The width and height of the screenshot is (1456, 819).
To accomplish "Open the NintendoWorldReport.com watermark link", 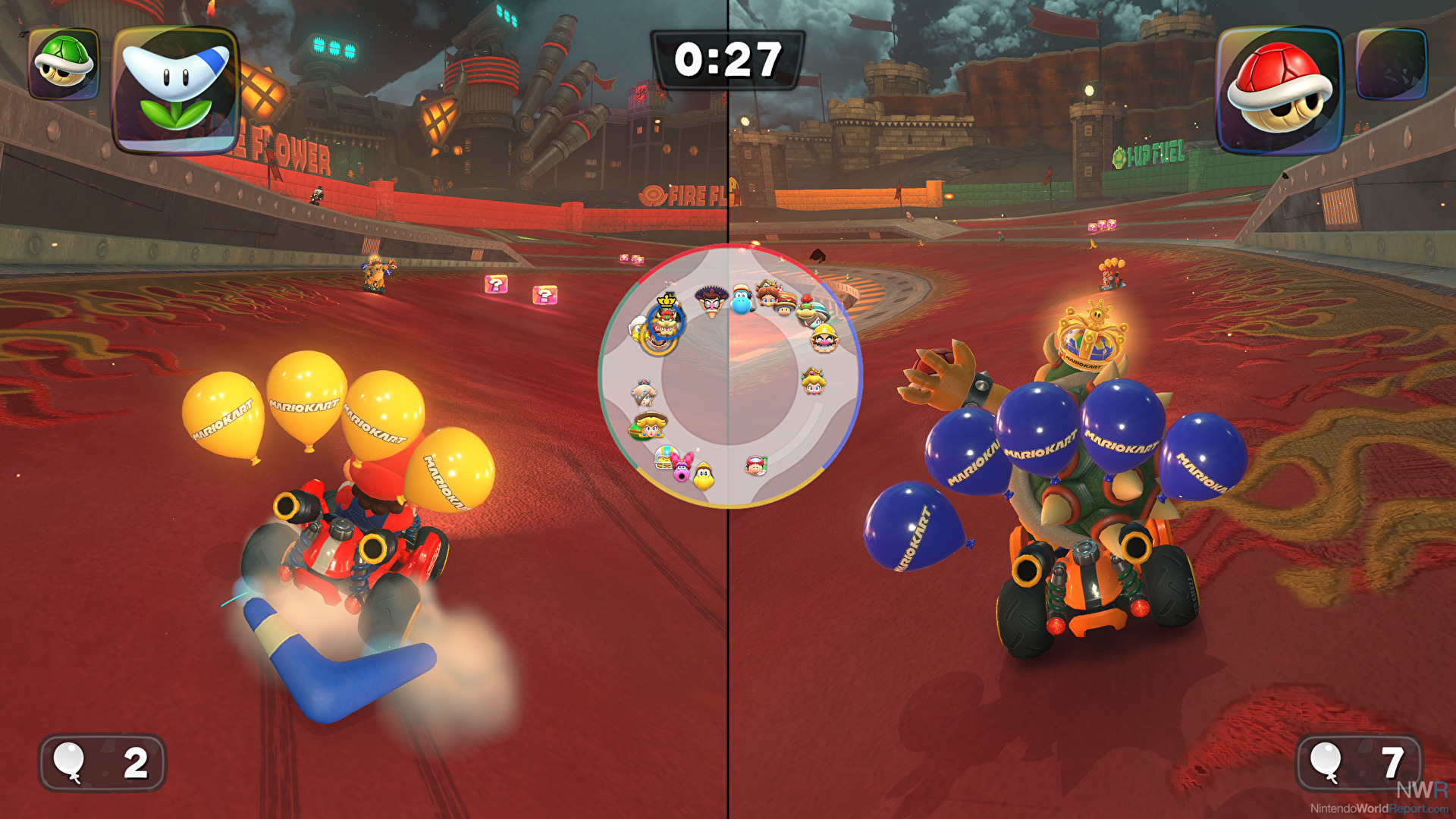I will [x=1378, y=808].
